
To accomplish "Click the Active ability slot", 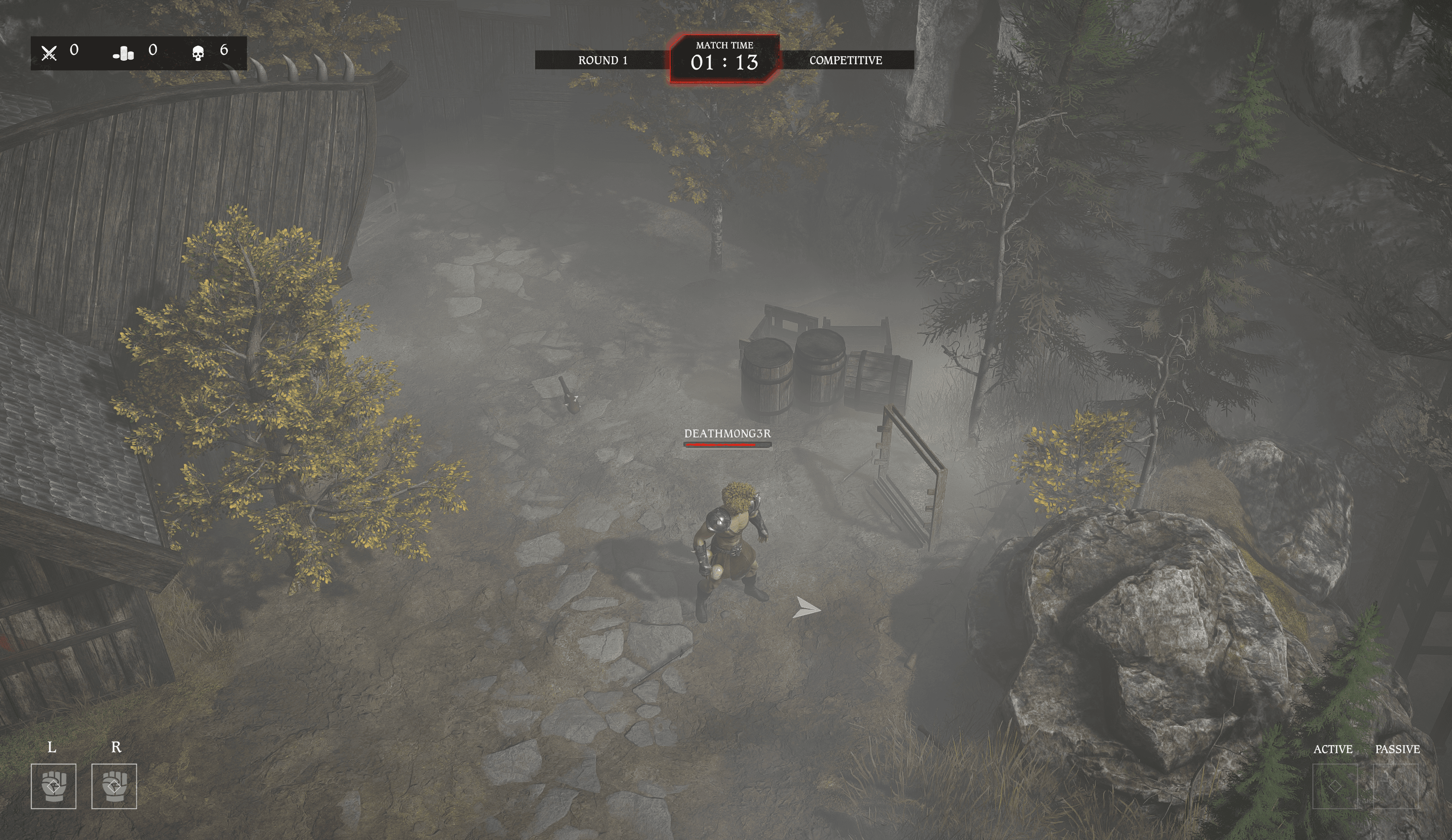I will point(1334,786).
